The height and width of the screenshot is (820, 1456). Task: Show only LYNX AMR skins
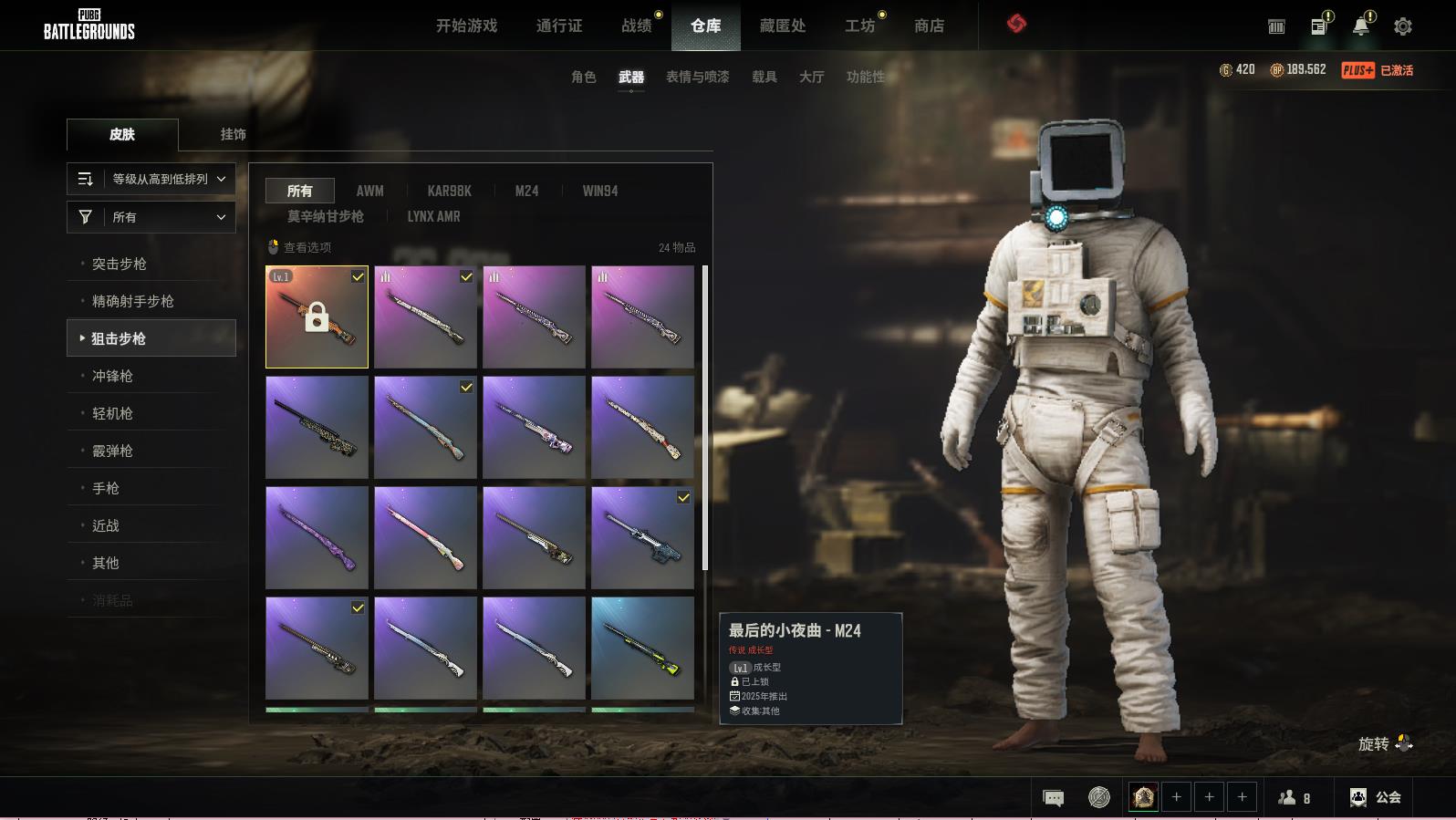(433, 216)
